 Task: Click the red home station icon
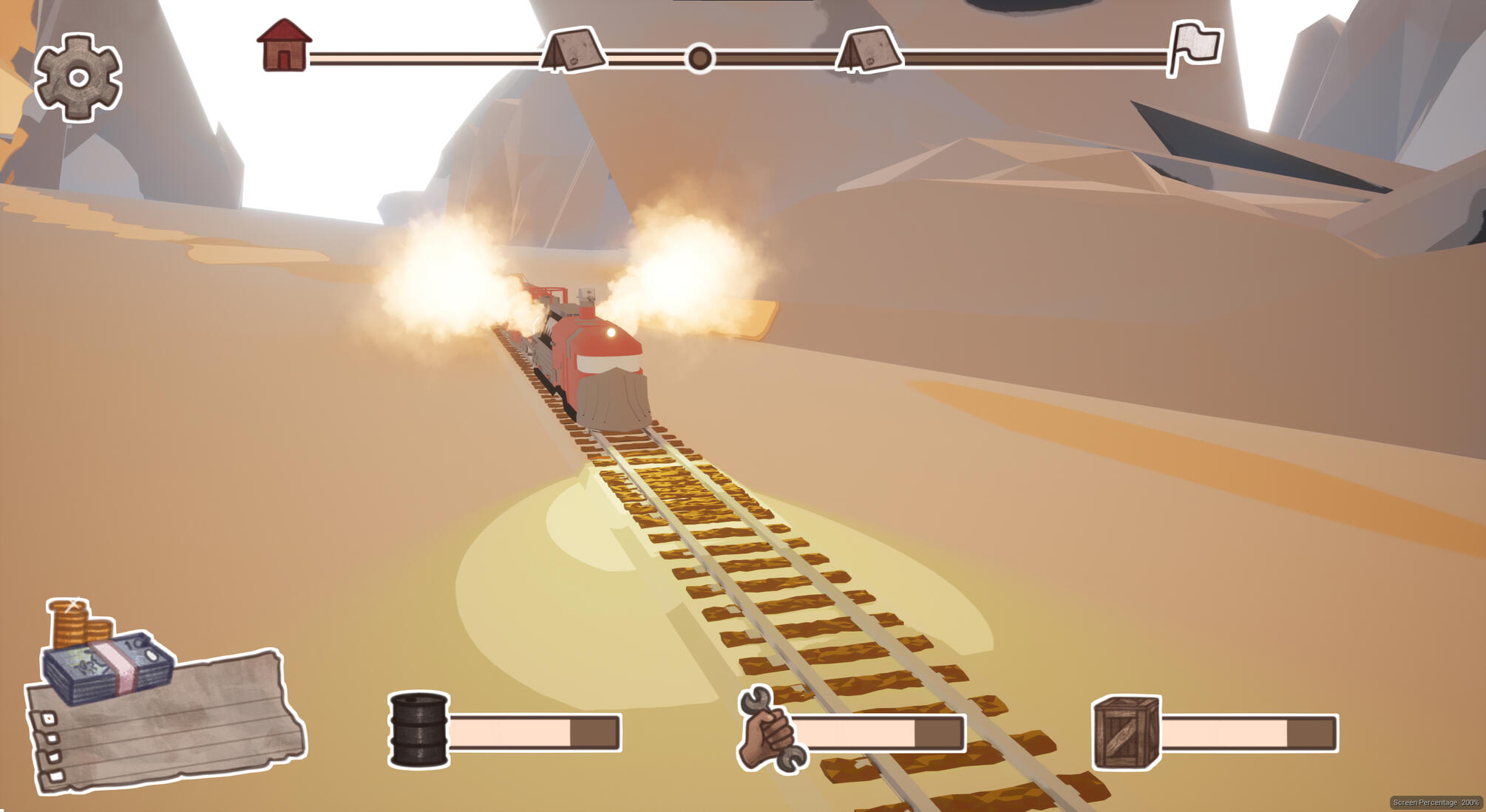284,46
